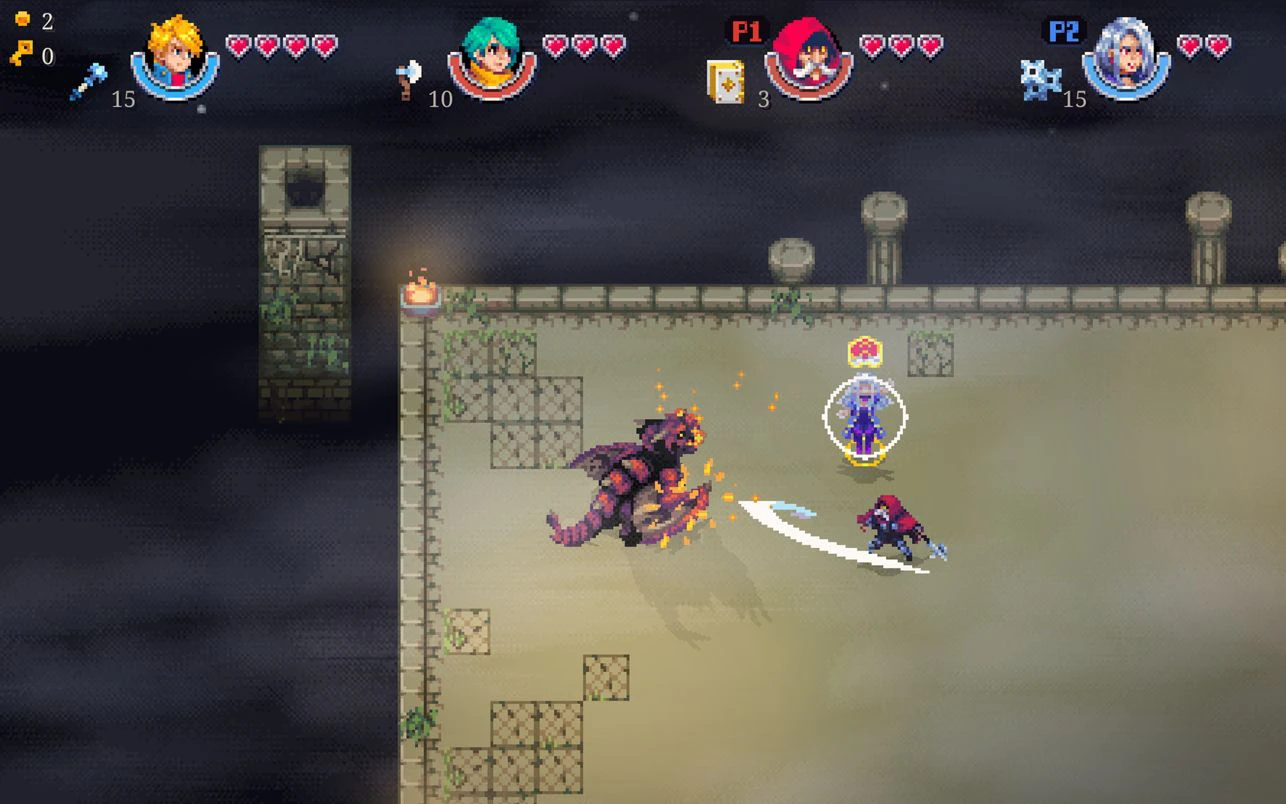The image size is (1286, 804).
Task: Choose the red-hooded P1 hero portrait
Action: pos(808,56)
